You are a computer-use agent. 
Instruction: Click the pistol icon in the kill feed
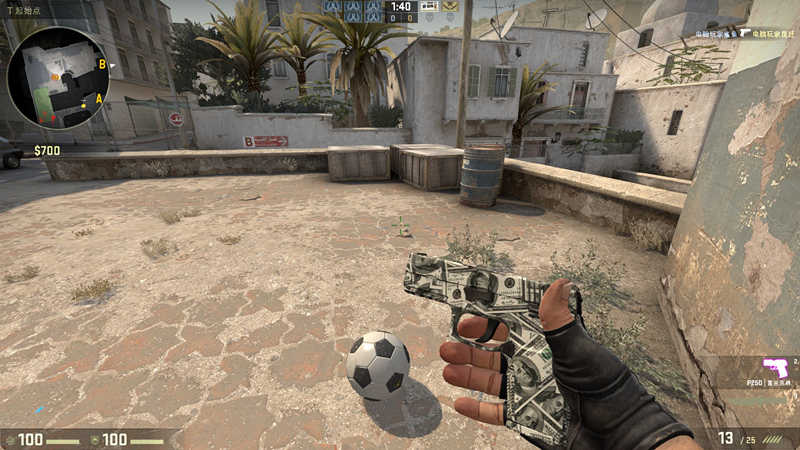pyautogui.click(x=746, y=32)
